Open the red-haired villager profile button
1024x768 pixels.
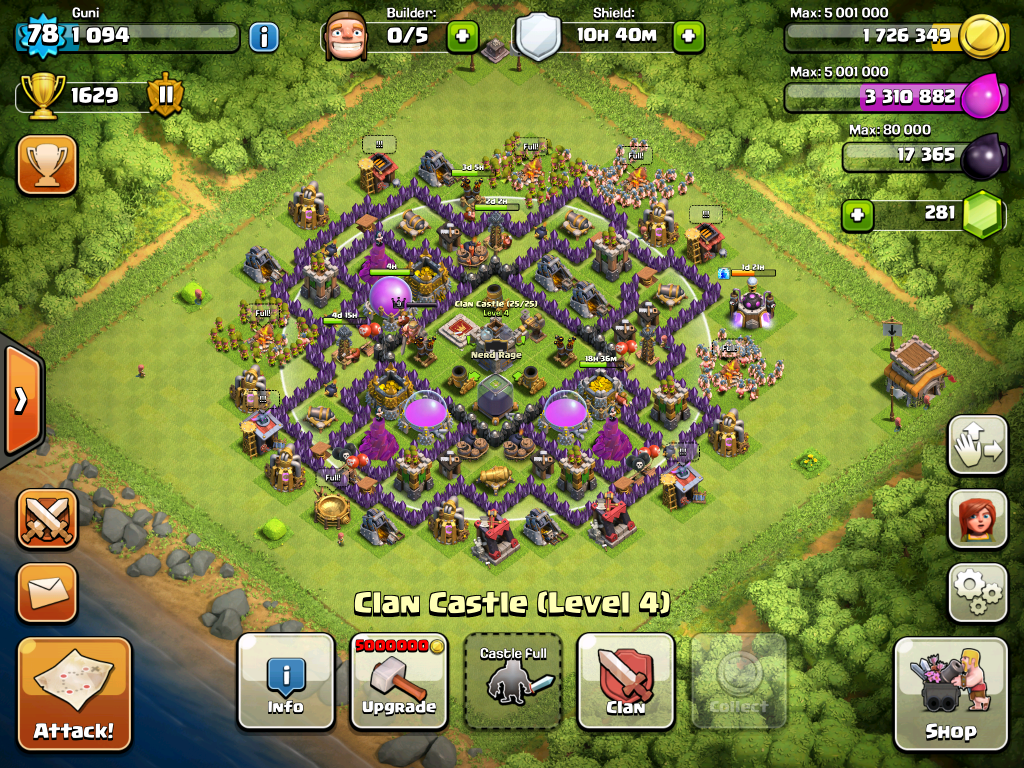(x=977, y=518)
